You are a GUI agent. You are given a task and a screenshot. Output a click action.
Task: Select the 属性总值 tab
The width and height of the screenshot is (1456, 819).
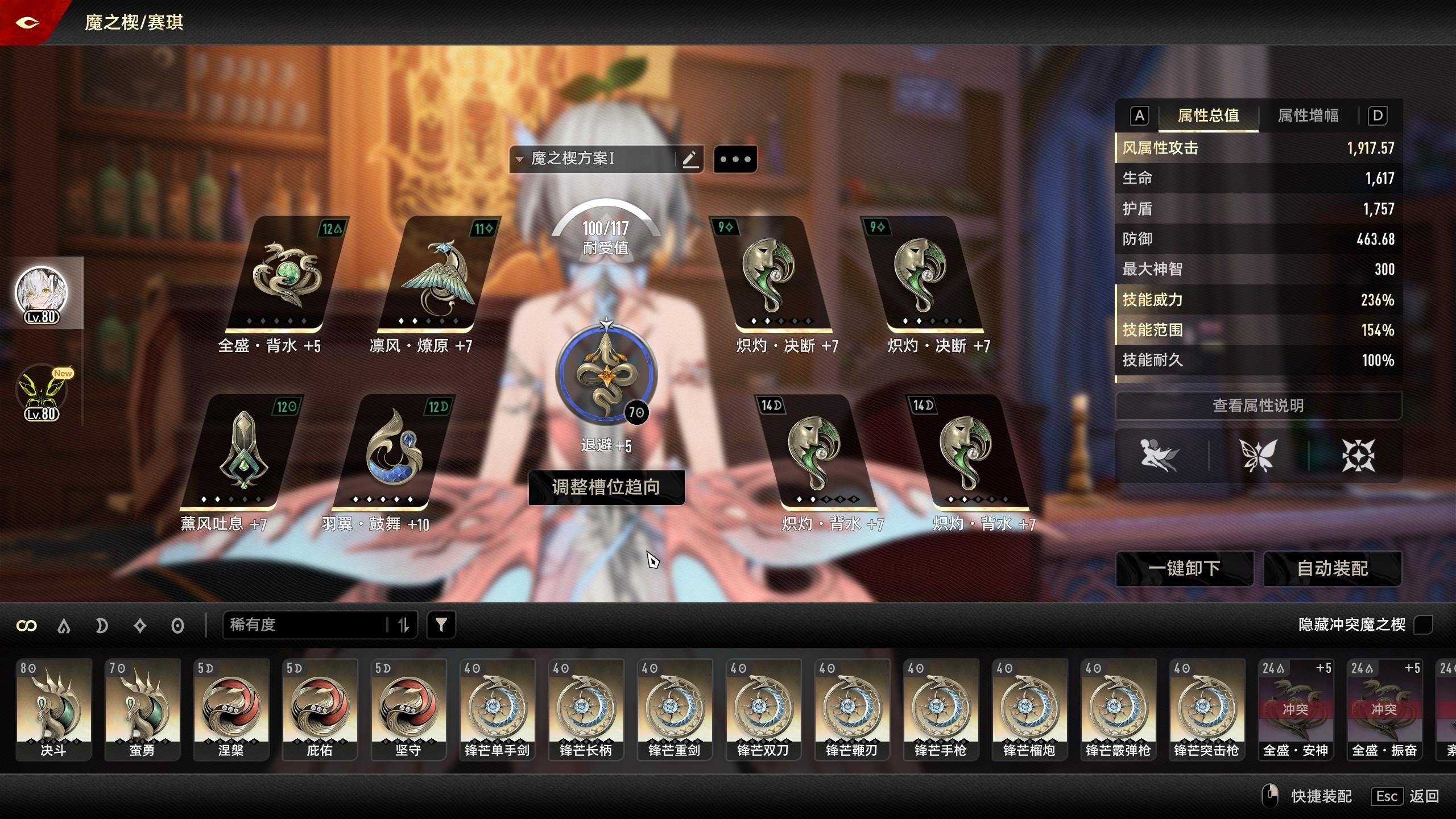(x=1208, y=116)
